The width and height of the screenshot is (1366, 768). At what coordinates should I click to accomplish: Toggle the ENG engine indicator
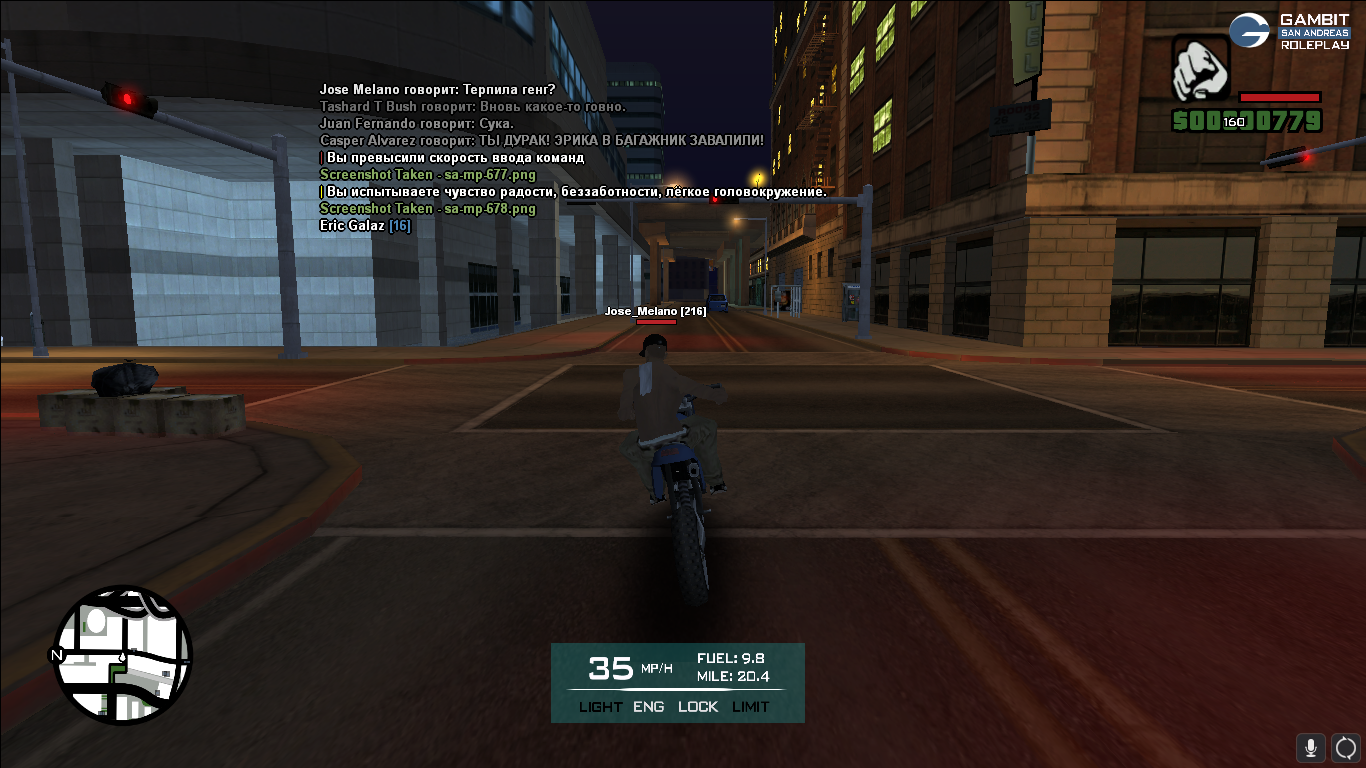click(648, 707)
